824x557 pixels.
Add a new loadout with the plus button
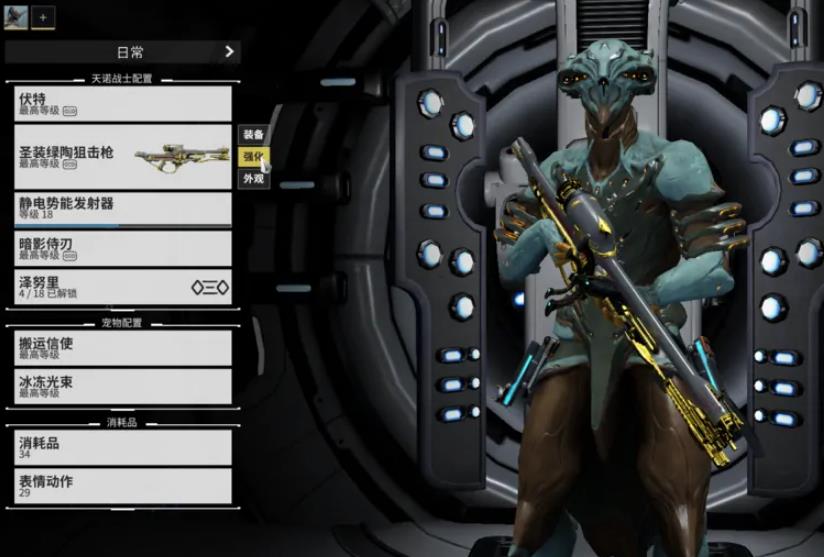[x=43, y=17]
